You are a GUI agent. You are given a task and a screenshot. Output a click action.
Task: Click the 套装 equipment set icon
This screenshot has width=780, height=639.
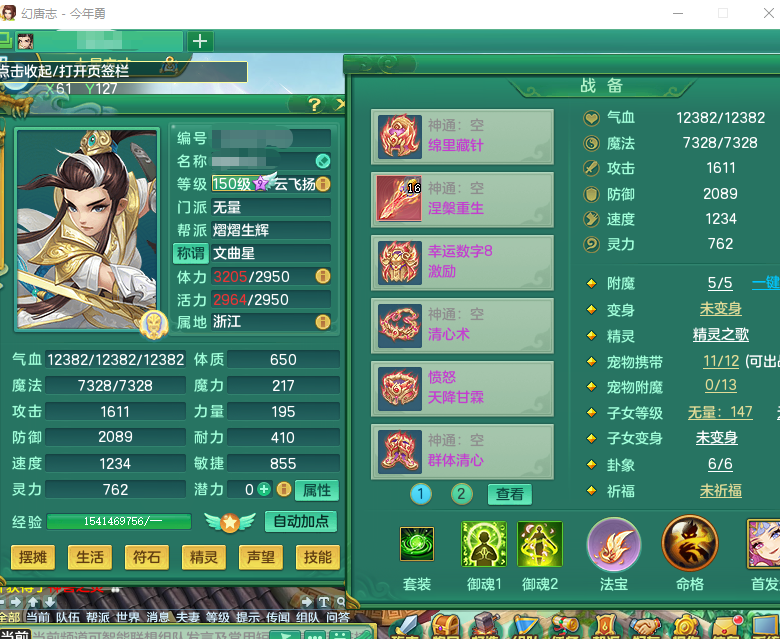tap(417, 544)
